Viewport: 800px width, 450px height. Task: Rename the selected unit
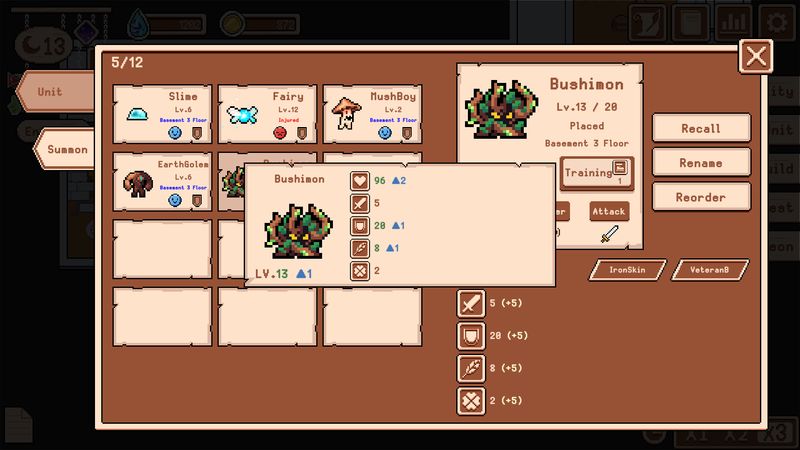tap(701, 163)
